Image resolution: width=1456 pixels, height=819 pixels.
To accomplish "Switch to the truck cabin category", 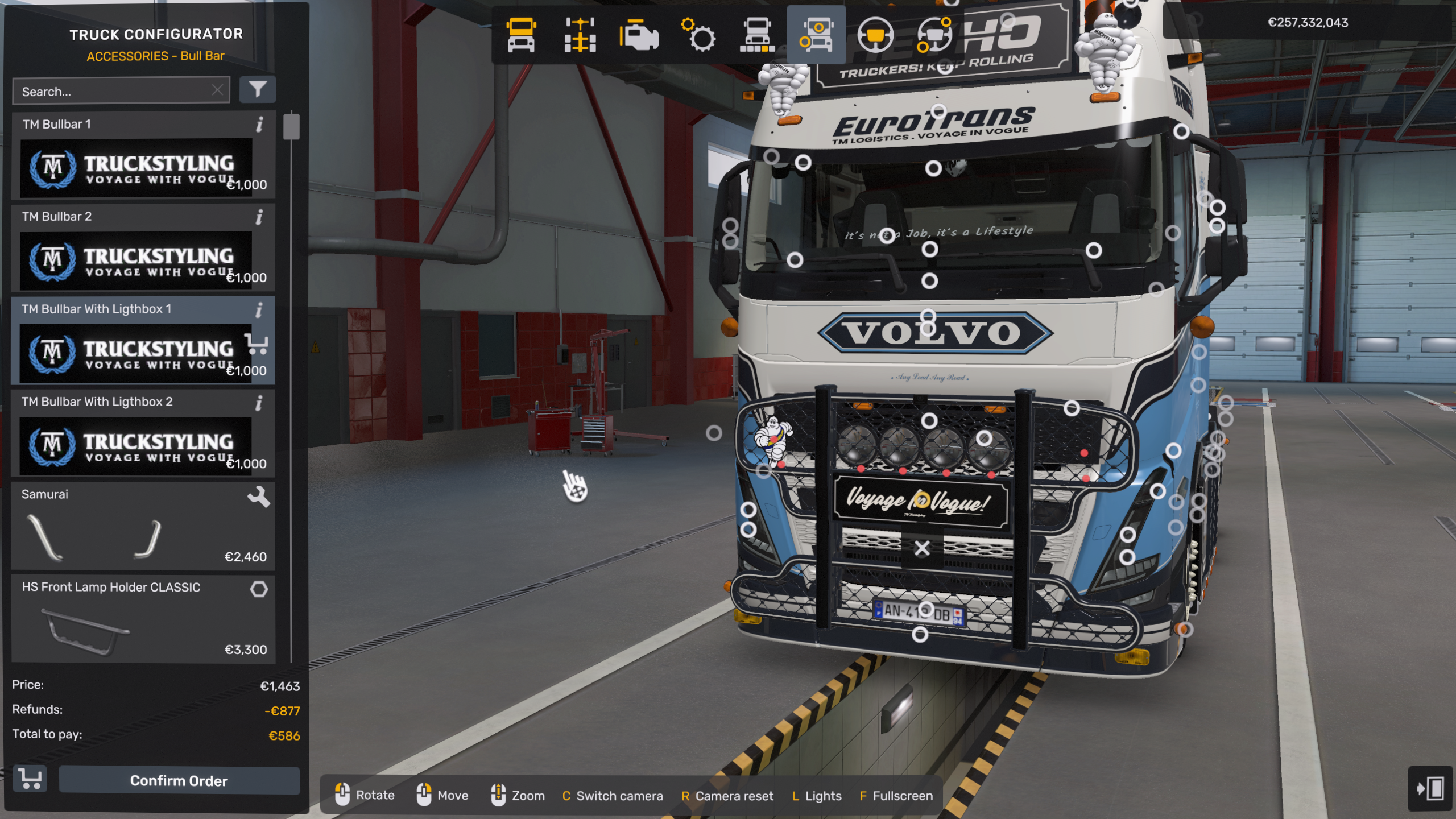I will [521, 35].
